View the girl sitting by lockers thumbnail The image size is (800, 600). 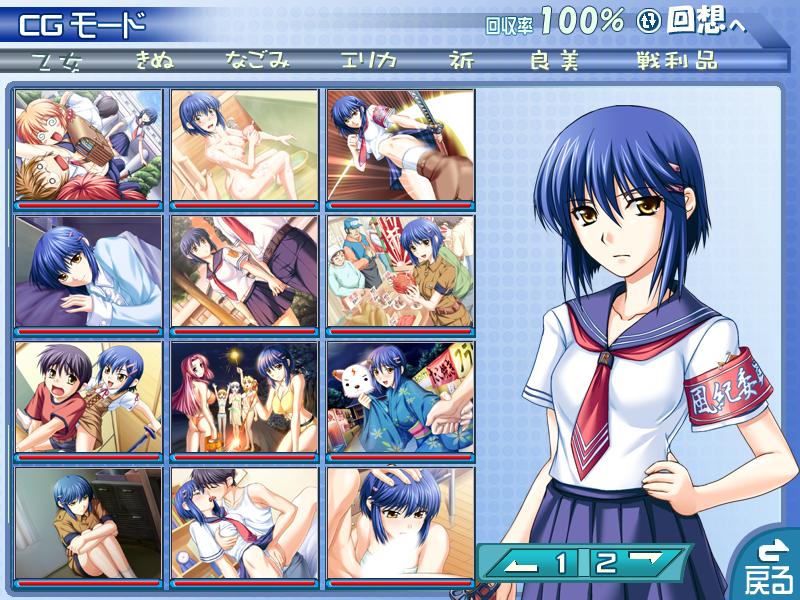[x=88, y=523]
